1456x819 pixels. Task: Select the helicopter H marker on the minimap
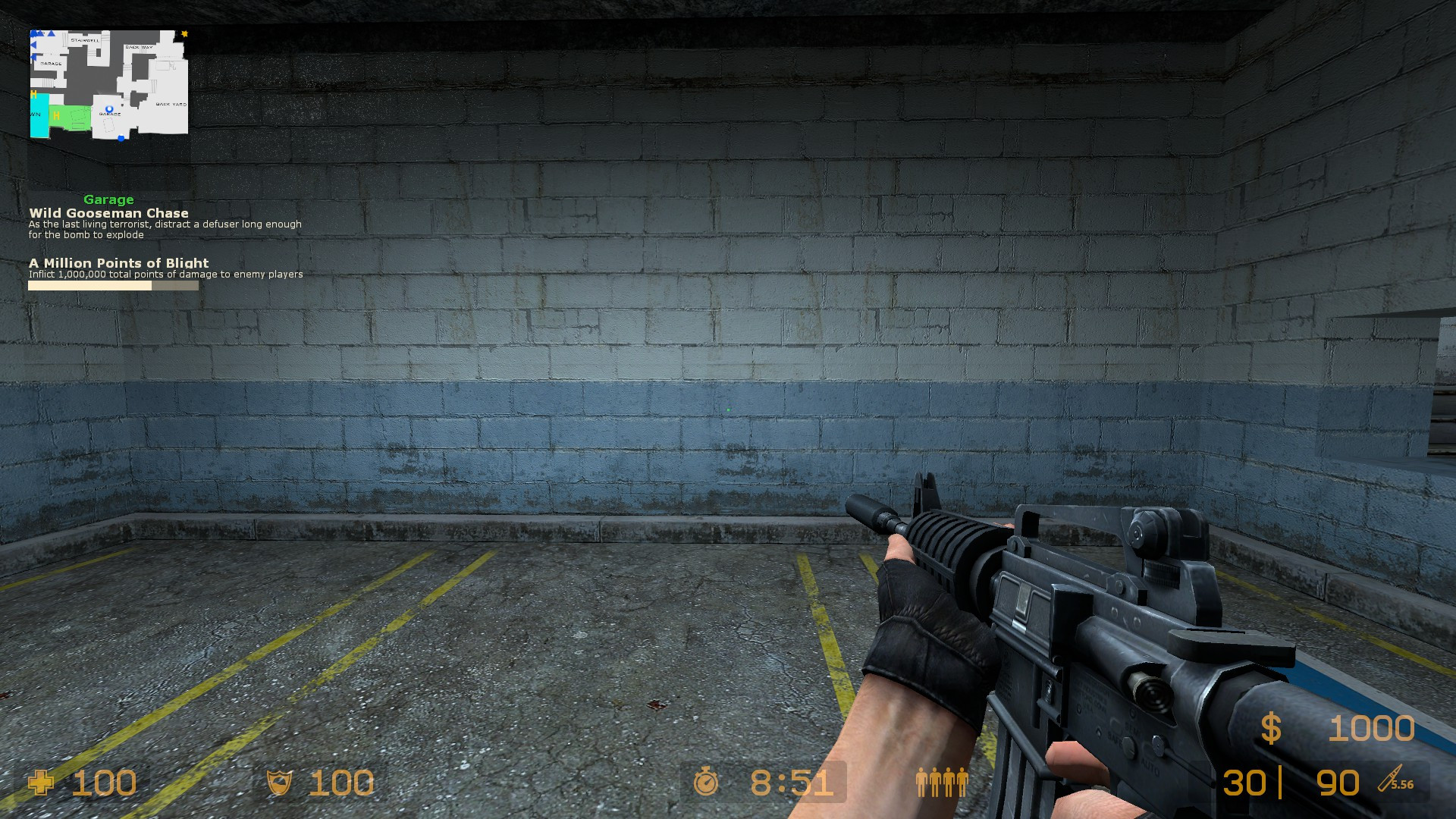click(x=57, y=116)
